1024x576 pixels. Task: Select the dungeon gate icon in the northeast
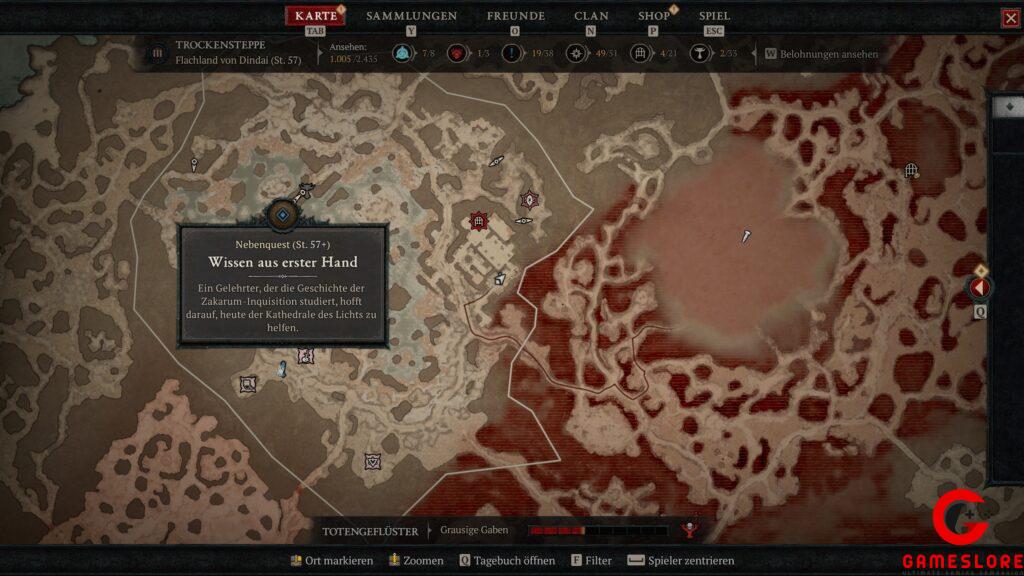[911, 171]
